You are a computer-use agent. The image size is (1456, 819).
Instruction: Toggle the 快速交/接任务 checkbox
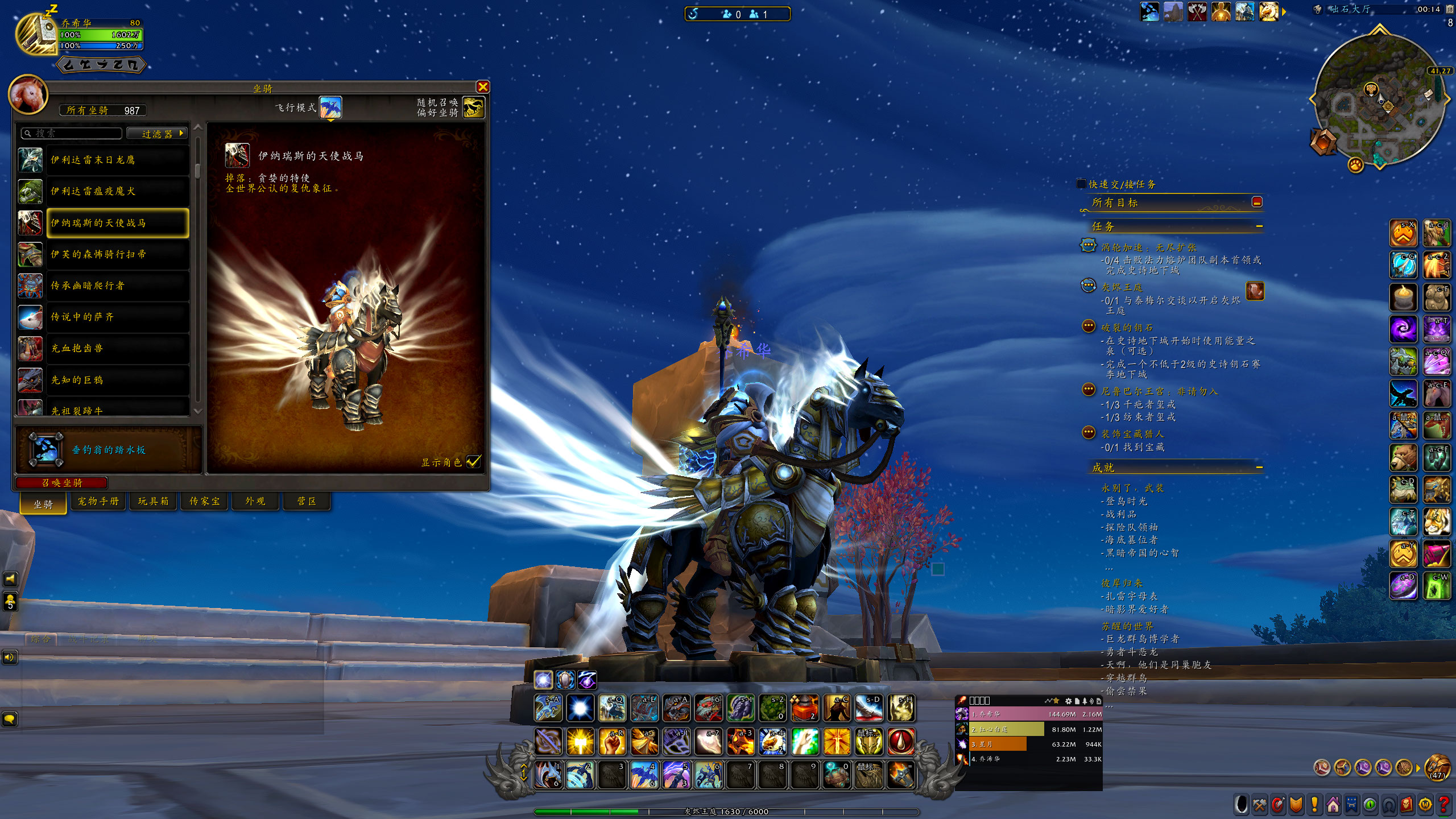1081,184
